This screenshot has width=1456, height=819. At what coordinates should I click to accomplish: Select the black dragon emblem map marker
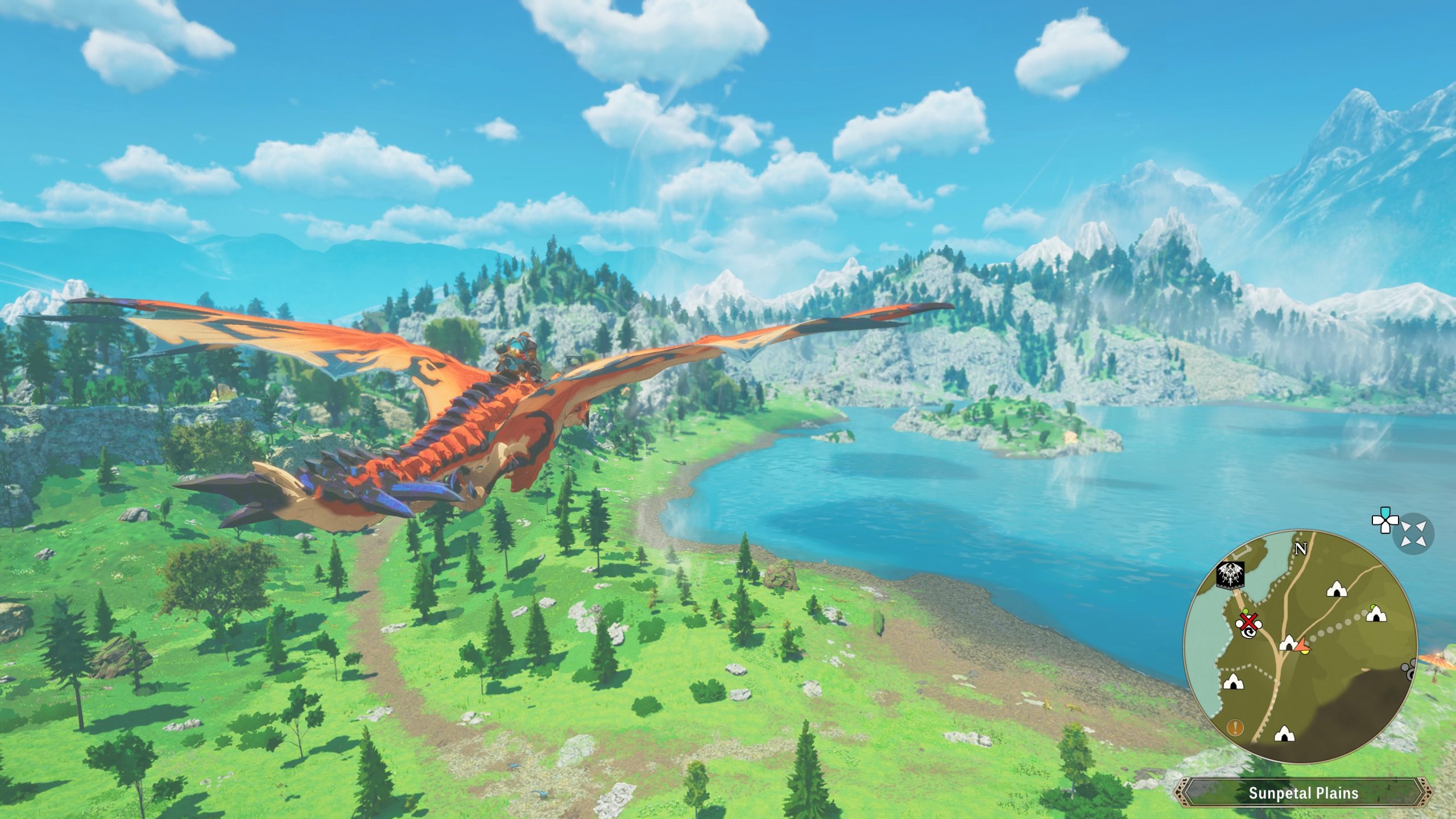click(x=1231, y=574)
